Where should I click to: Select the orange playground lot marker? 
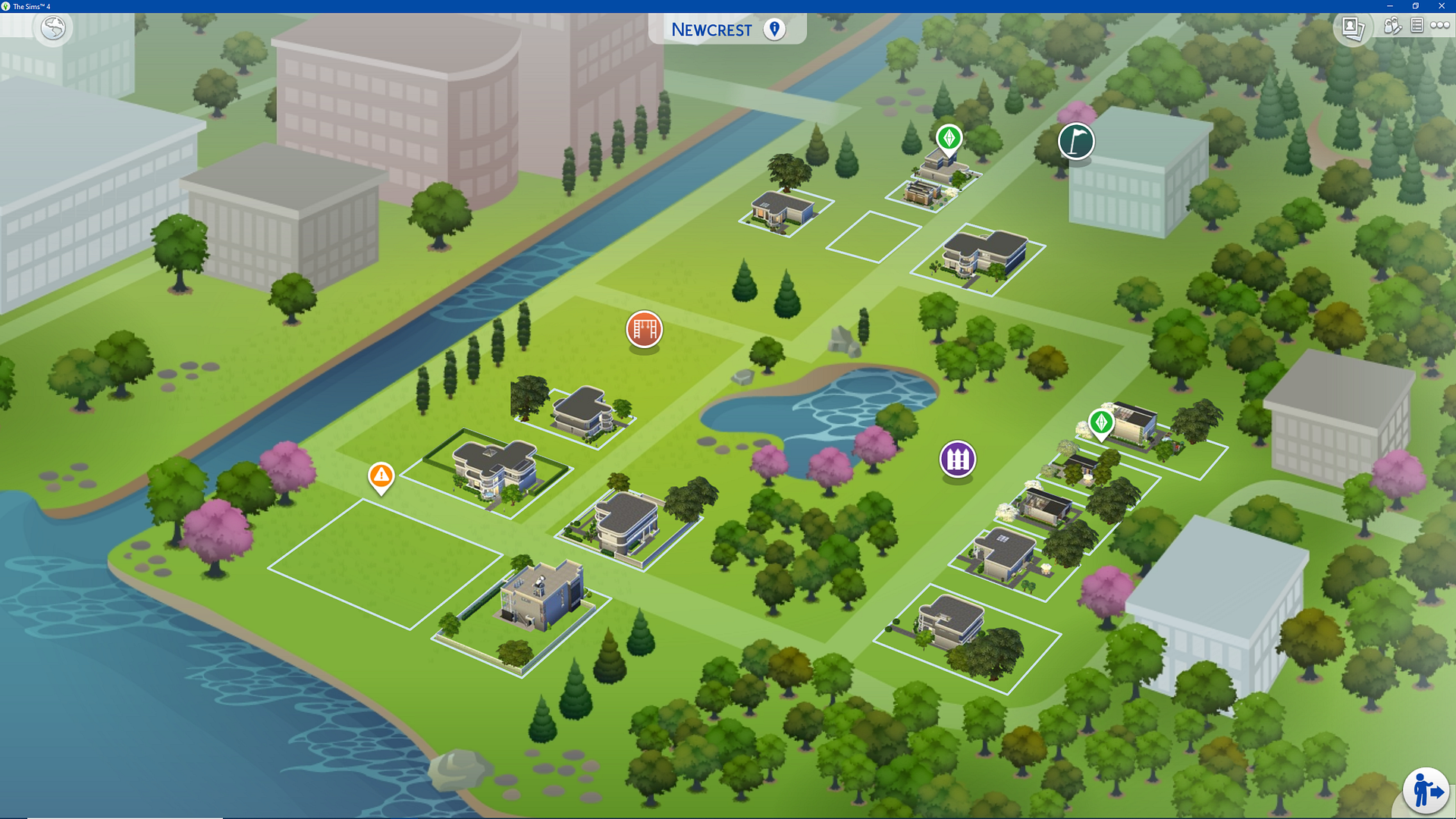pos(644,330)
